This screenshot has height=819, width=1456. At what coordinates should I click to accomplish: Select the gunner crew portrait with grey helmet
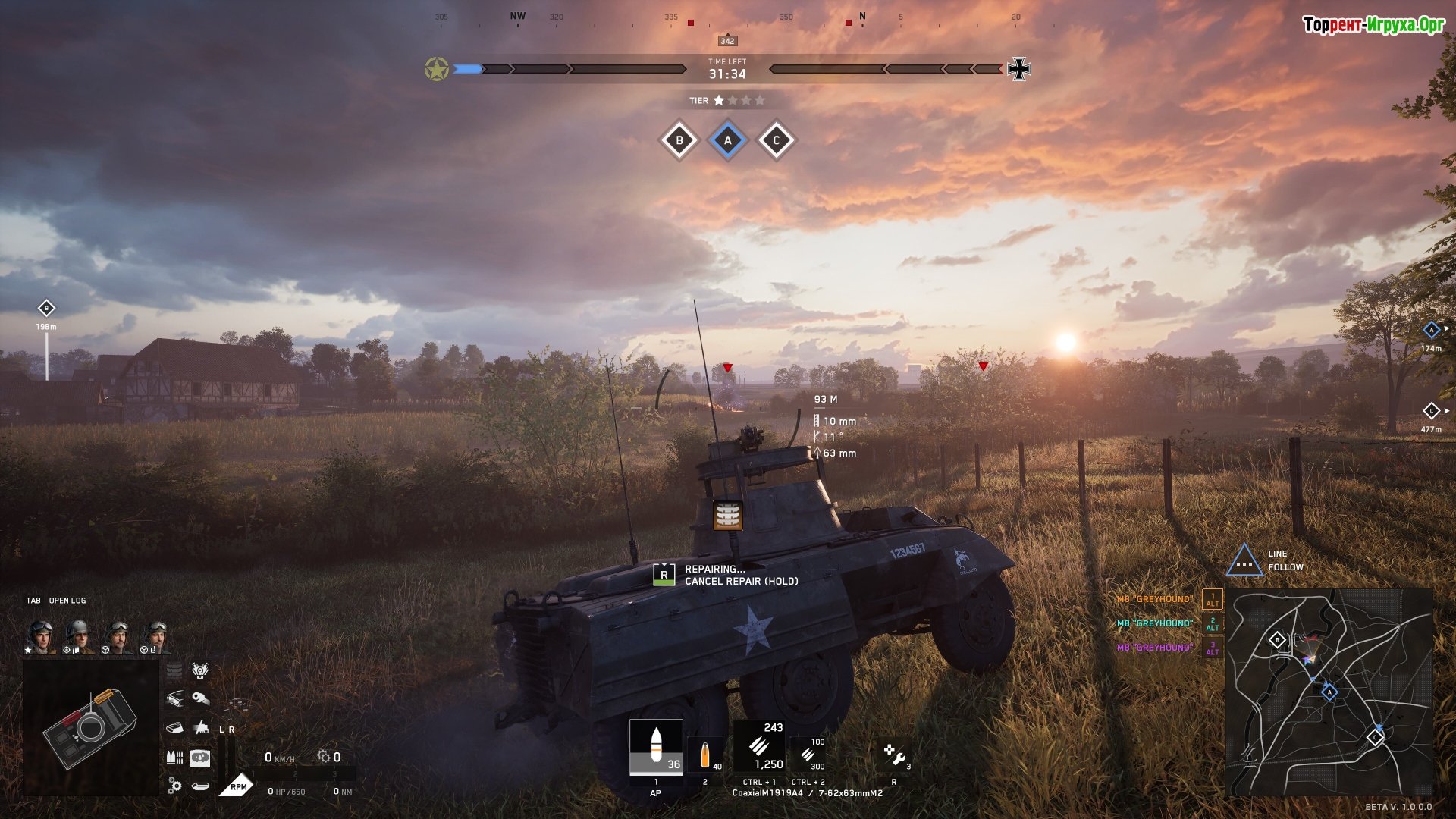point(78,636)
